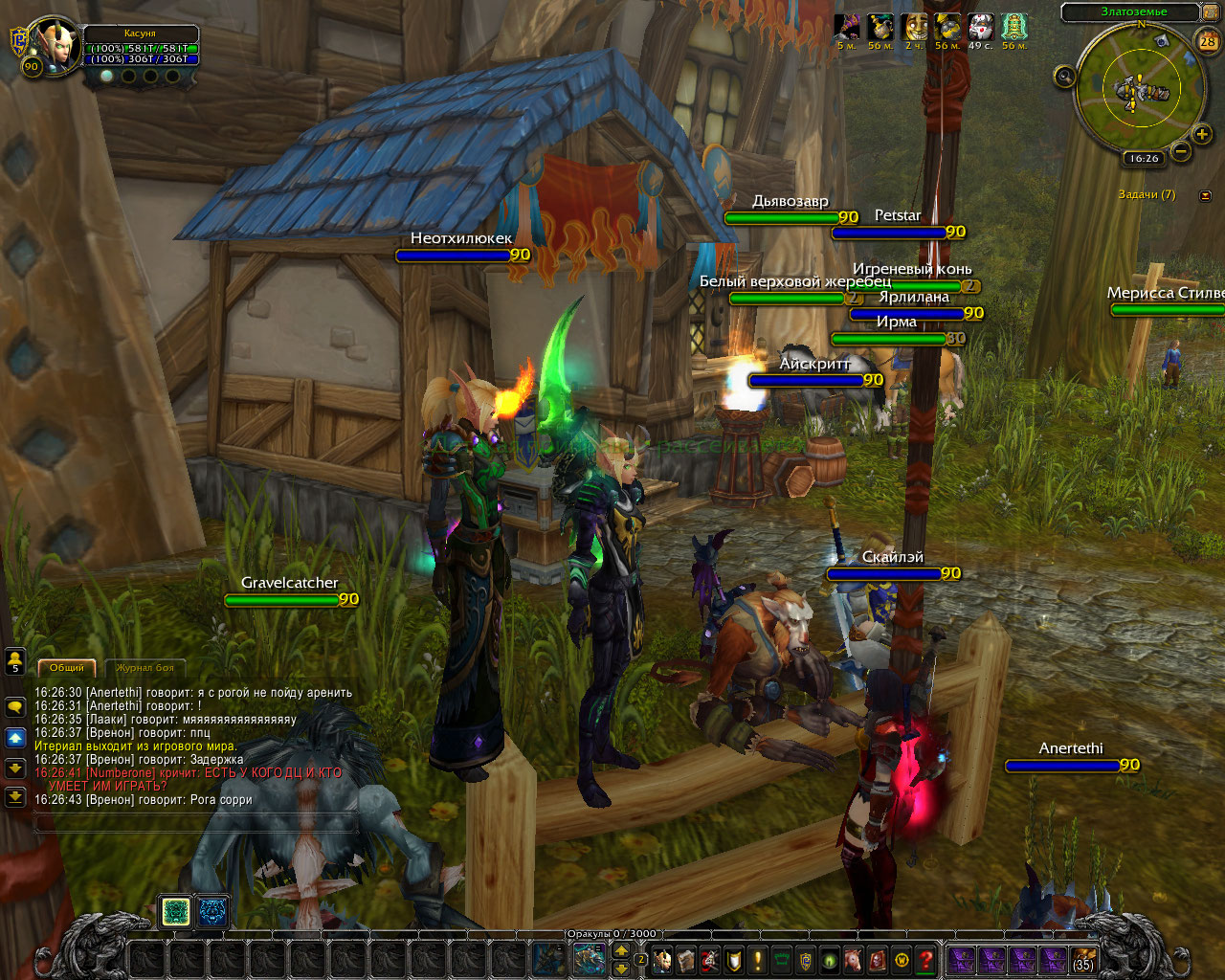This screenshot has height=980, width=1225.
Task: Open the friends list button showing 5
Action: pyautogui.click(x=15, y=661)
